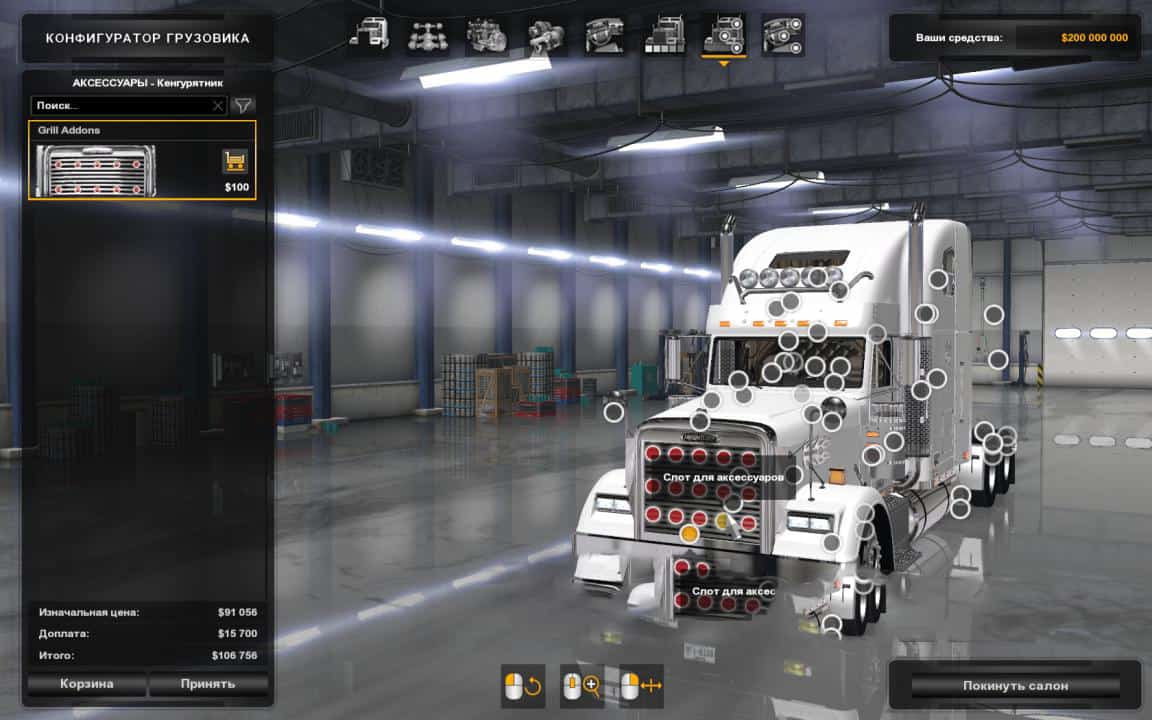Switch to the last accessory slots tab
This screenshot has width=1152, height=720.
pos(781,36)
